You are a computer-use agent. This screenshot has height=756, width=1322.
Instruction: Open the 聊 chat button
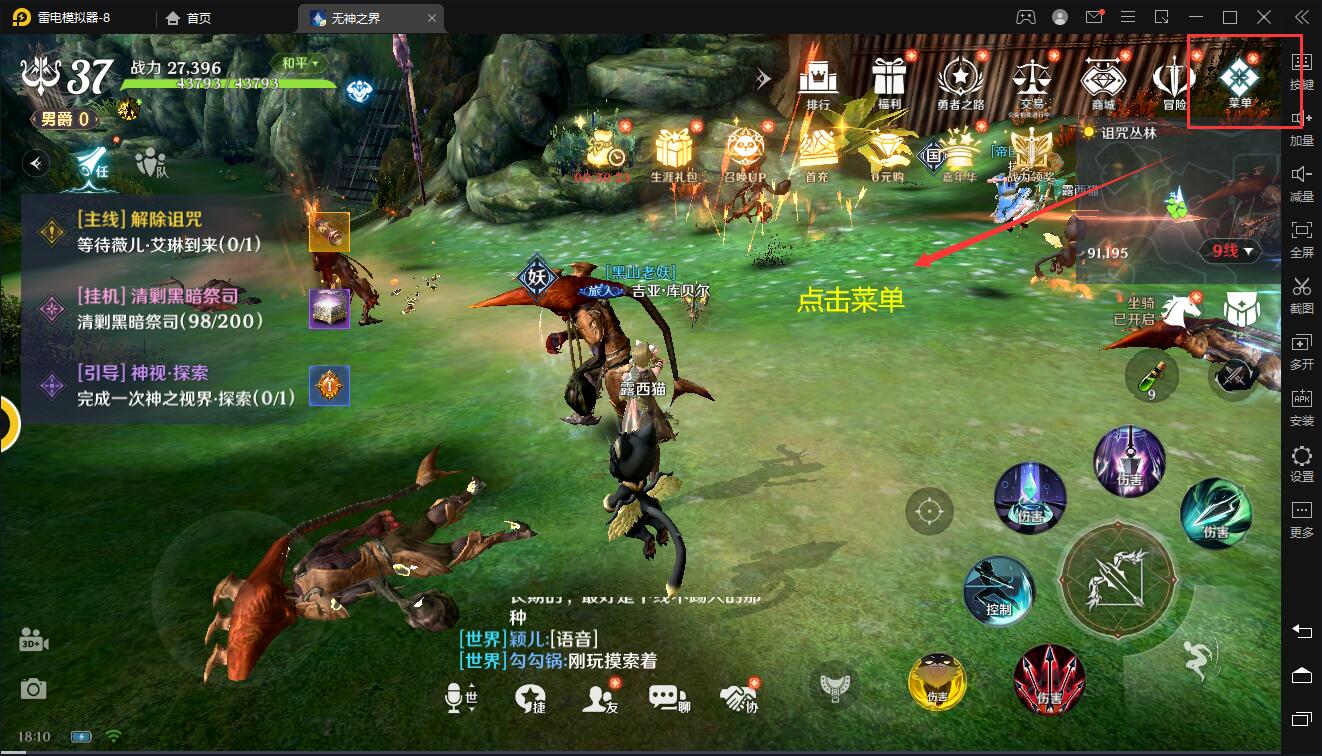[x=669, y=699]
